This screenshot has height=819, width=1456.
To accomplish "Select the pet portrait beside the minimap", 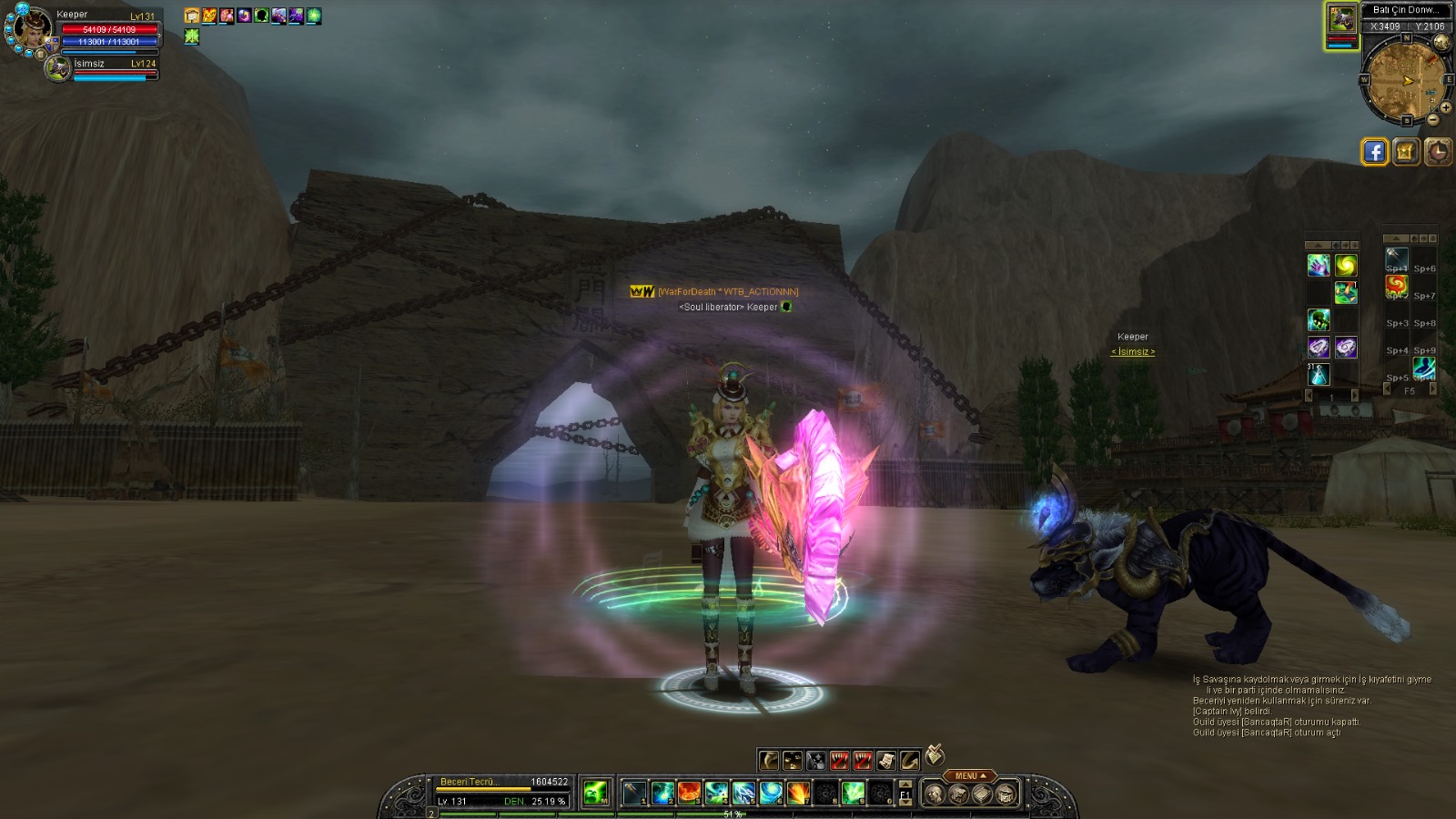I will [x=1340, y=18].
